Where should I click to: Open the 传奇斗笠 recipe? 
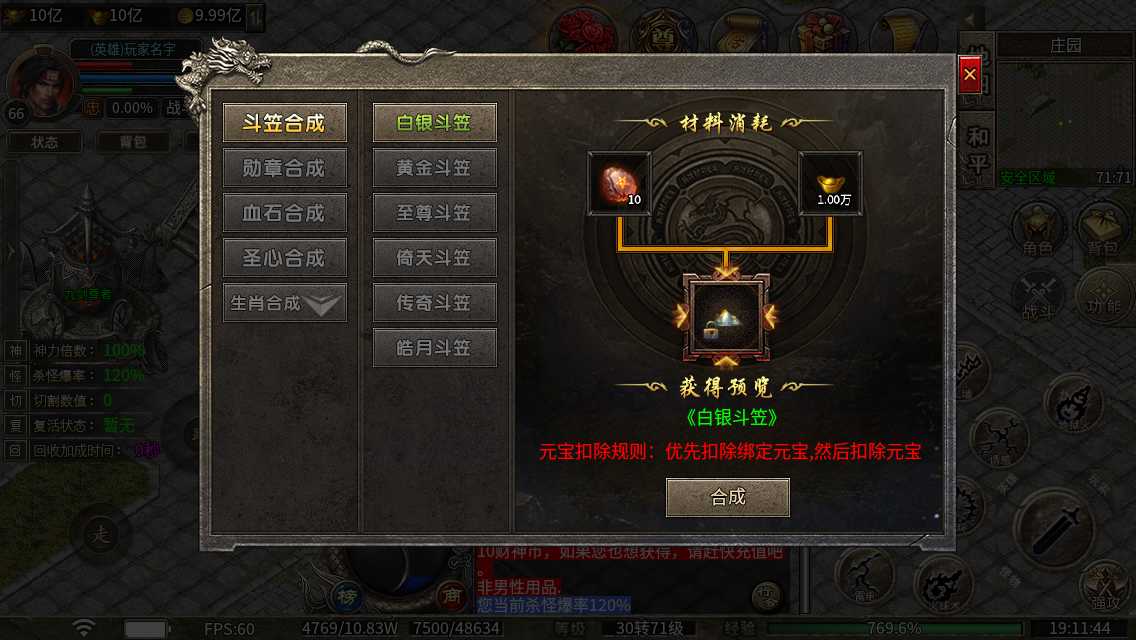434,303
